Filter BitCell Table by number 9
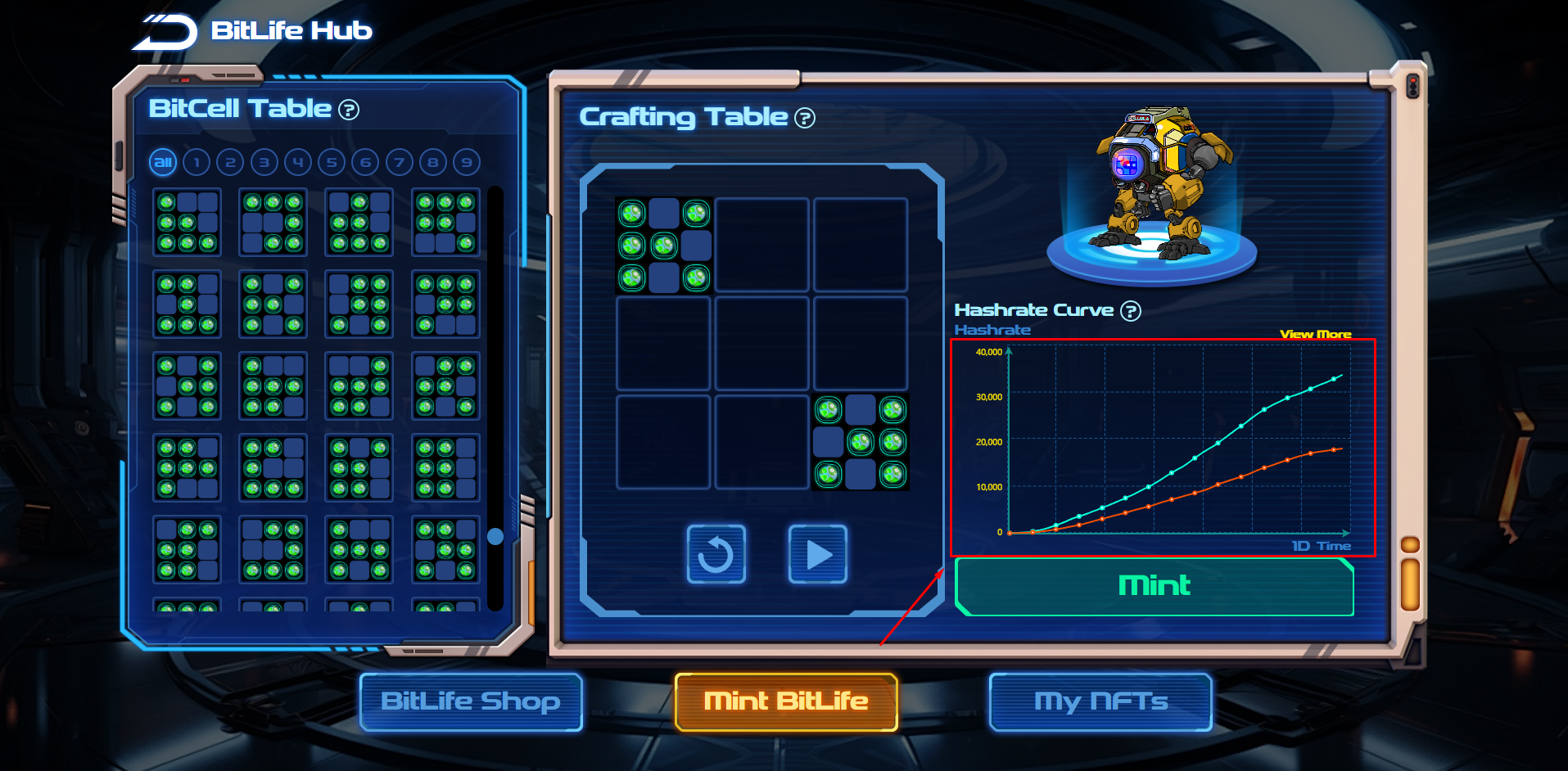This screenshot has height=771, width=1568. 467,162
